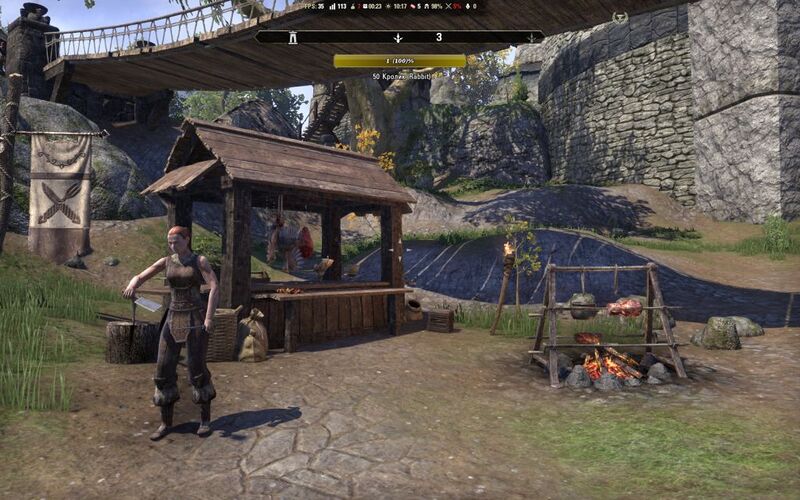The width and height of the screenshot is (800, 500).
Task: Select the bright arrow marker on the compass
Action: point(398,38)
